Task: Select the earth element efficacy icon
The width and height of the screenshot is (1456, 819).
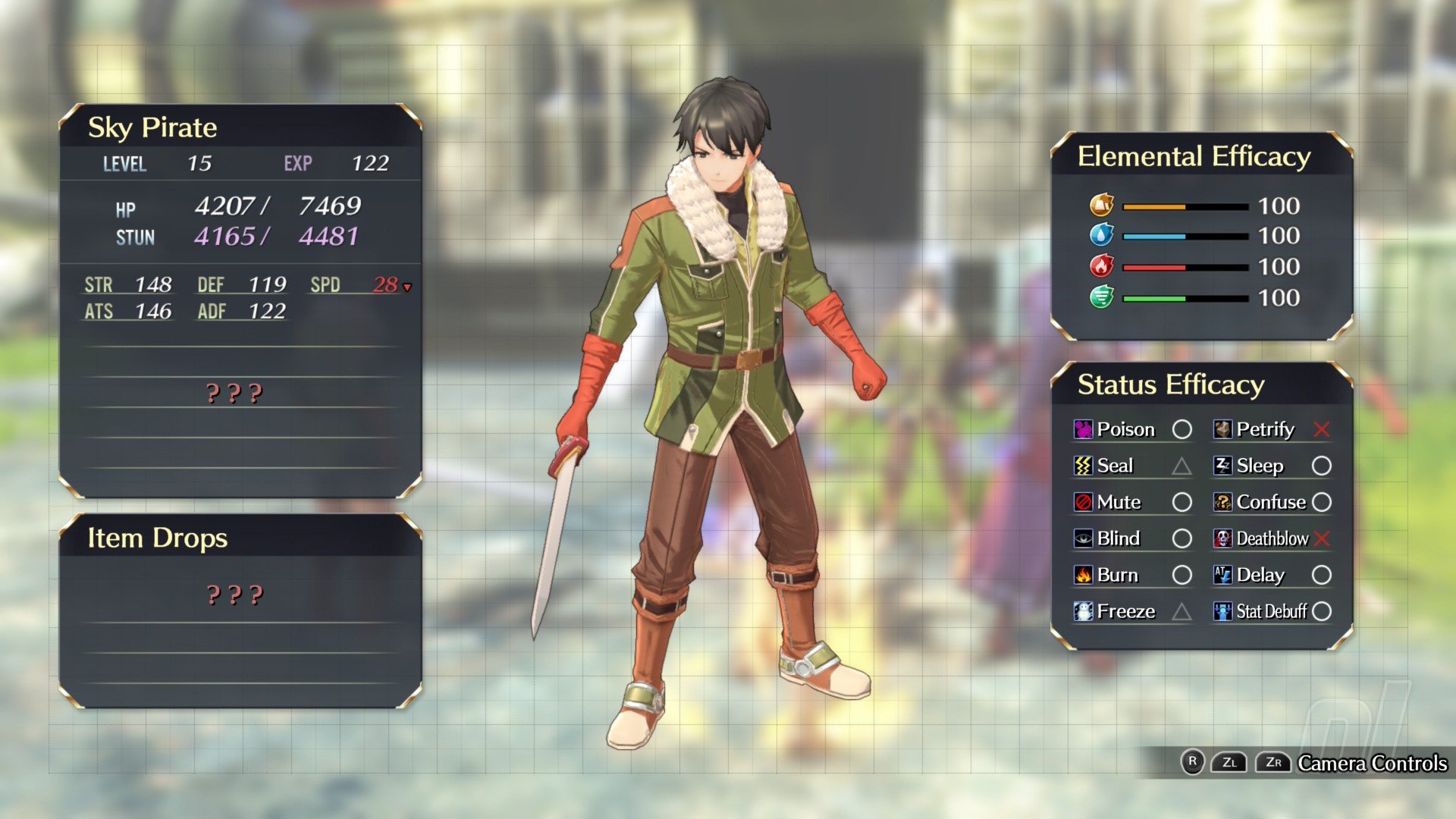Action: pyautogui.click(x=1101, y=205)
